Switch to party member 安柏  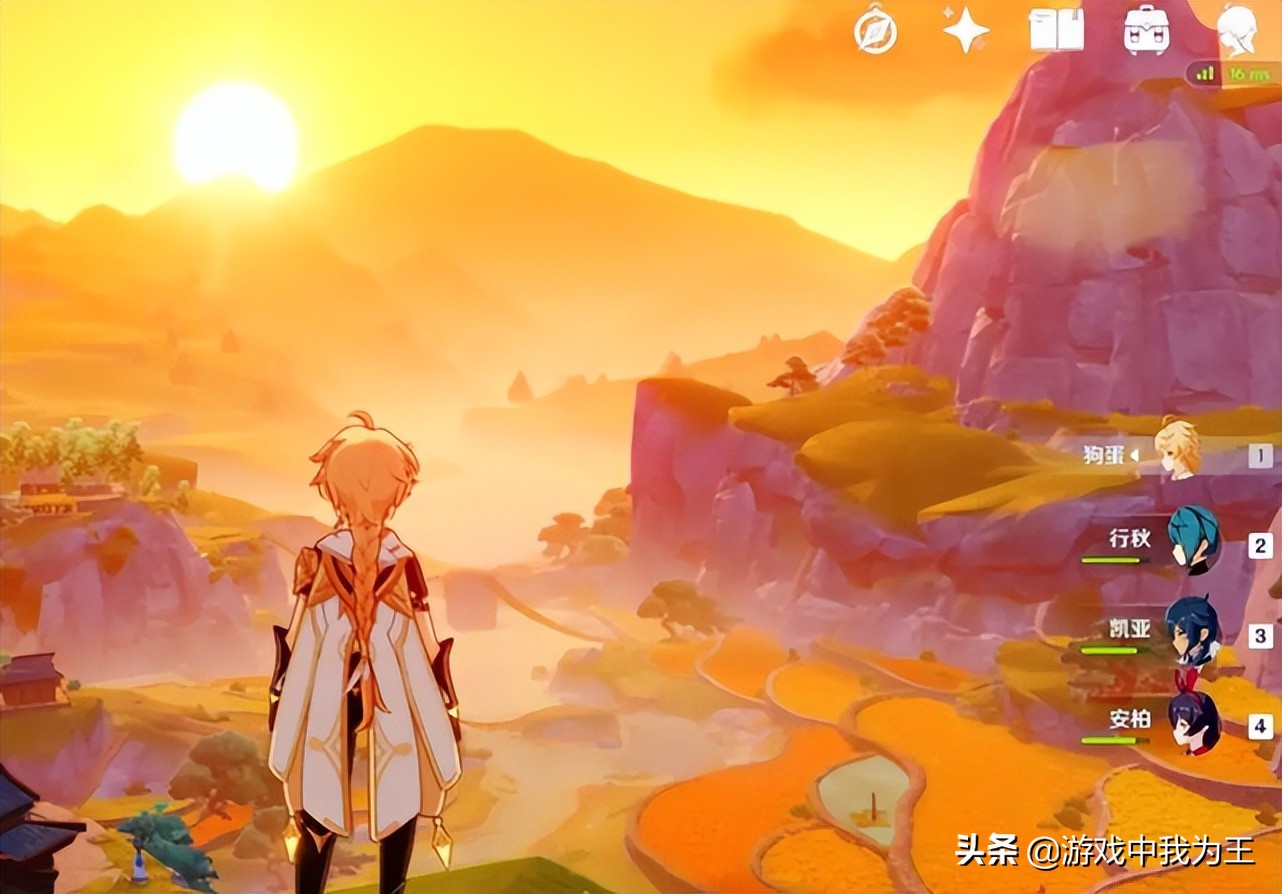[x=1193, y=723]
